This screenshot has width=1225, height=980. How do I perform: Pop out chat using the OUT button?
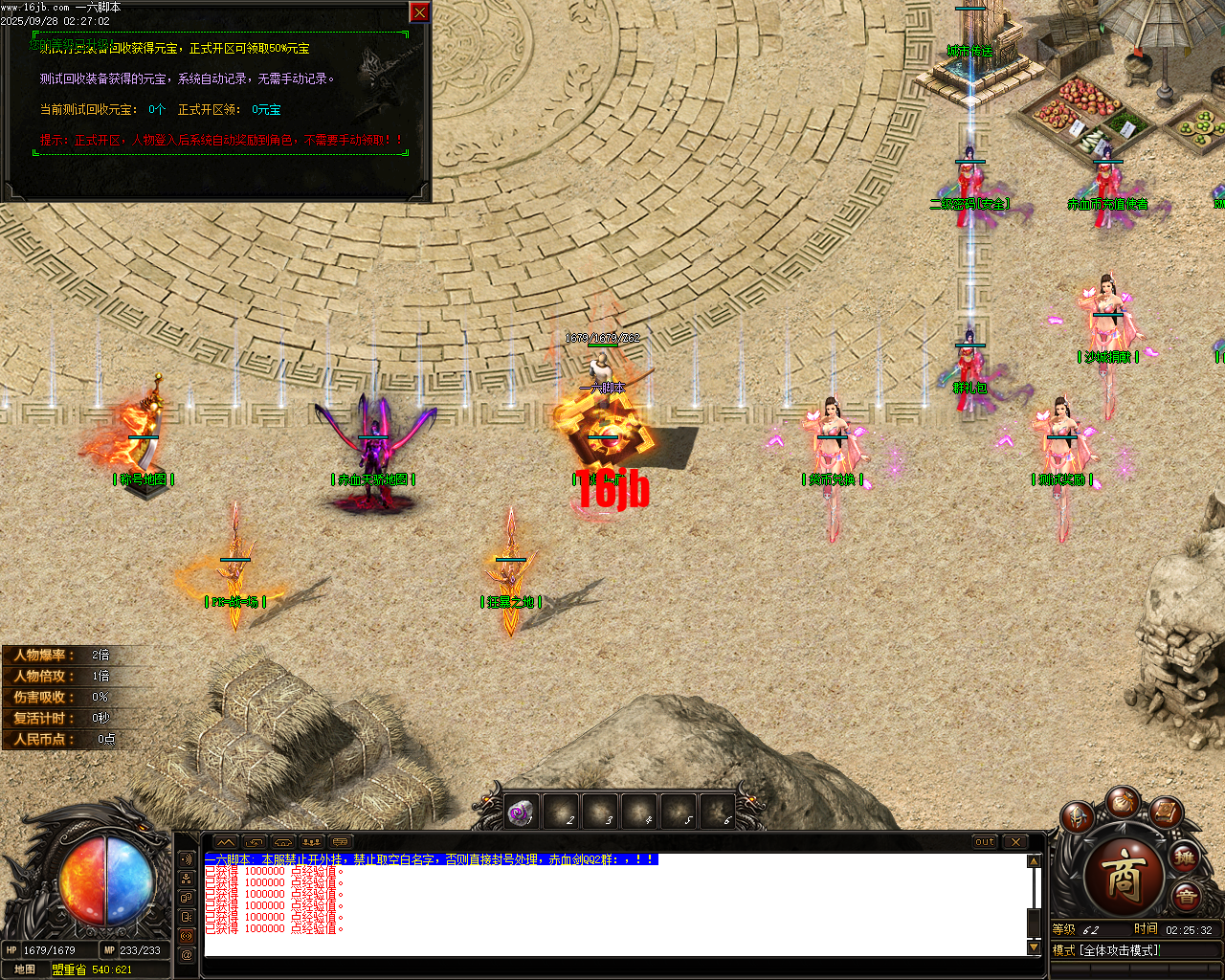(984, 841)
